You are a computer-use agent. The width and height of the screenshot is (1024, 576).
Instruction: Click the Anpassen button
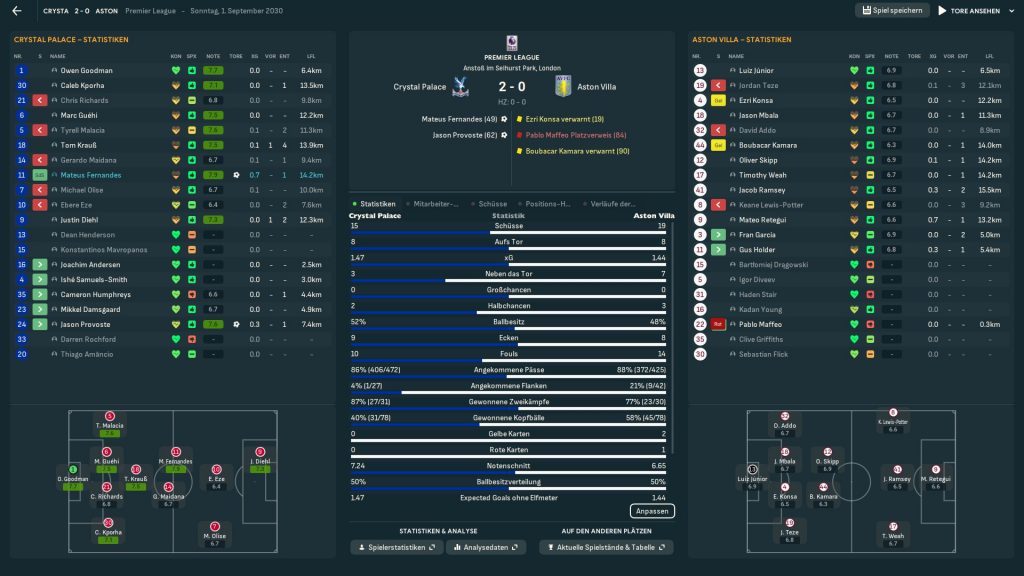tap(651, 511)
